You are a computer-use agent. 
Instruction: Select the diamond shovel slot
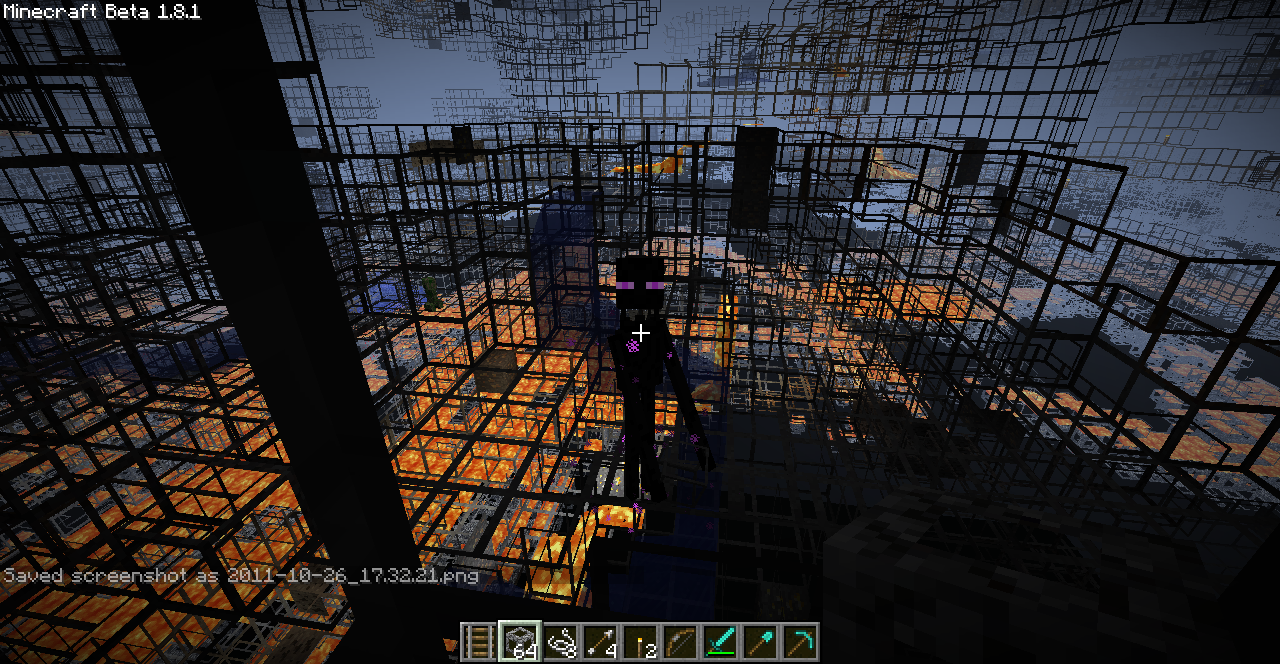760,641
